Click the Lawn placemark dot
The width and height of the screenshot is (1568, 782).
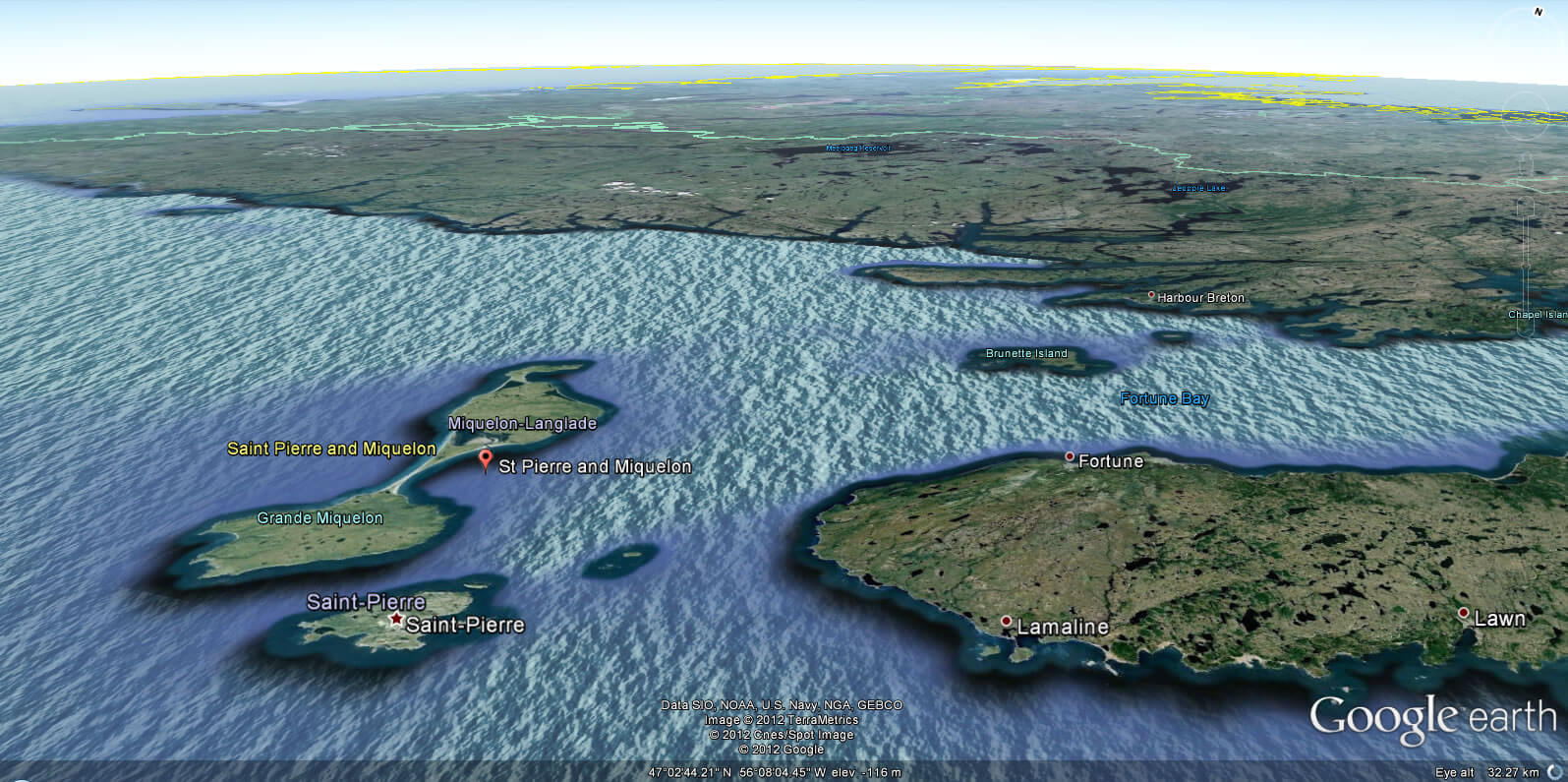click(x=1463, y=614)
